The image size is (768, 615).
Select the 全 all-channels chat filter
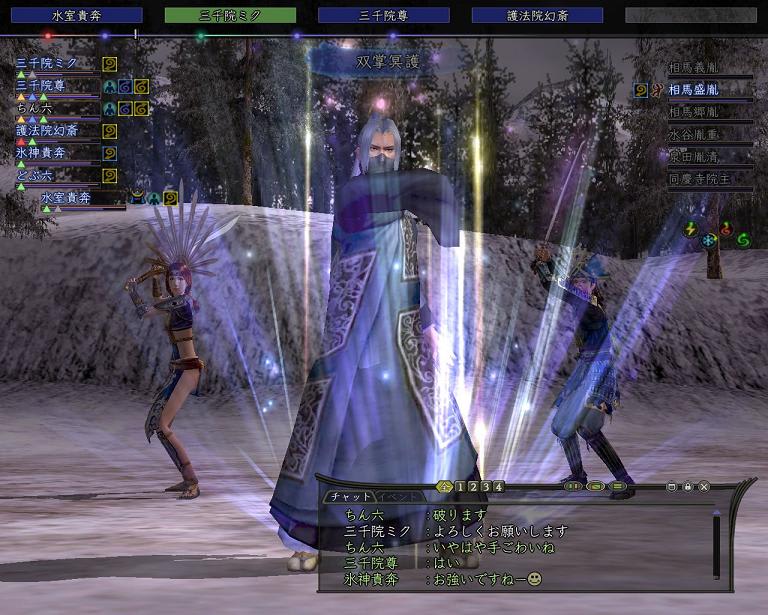pos(445,487)
